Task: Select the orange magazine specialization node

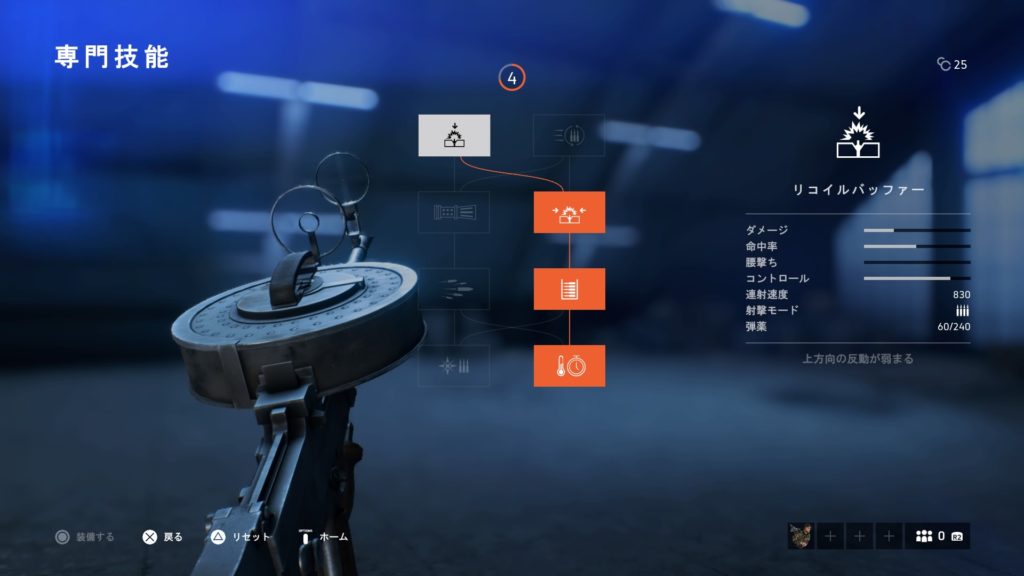Action: [569, 289]
